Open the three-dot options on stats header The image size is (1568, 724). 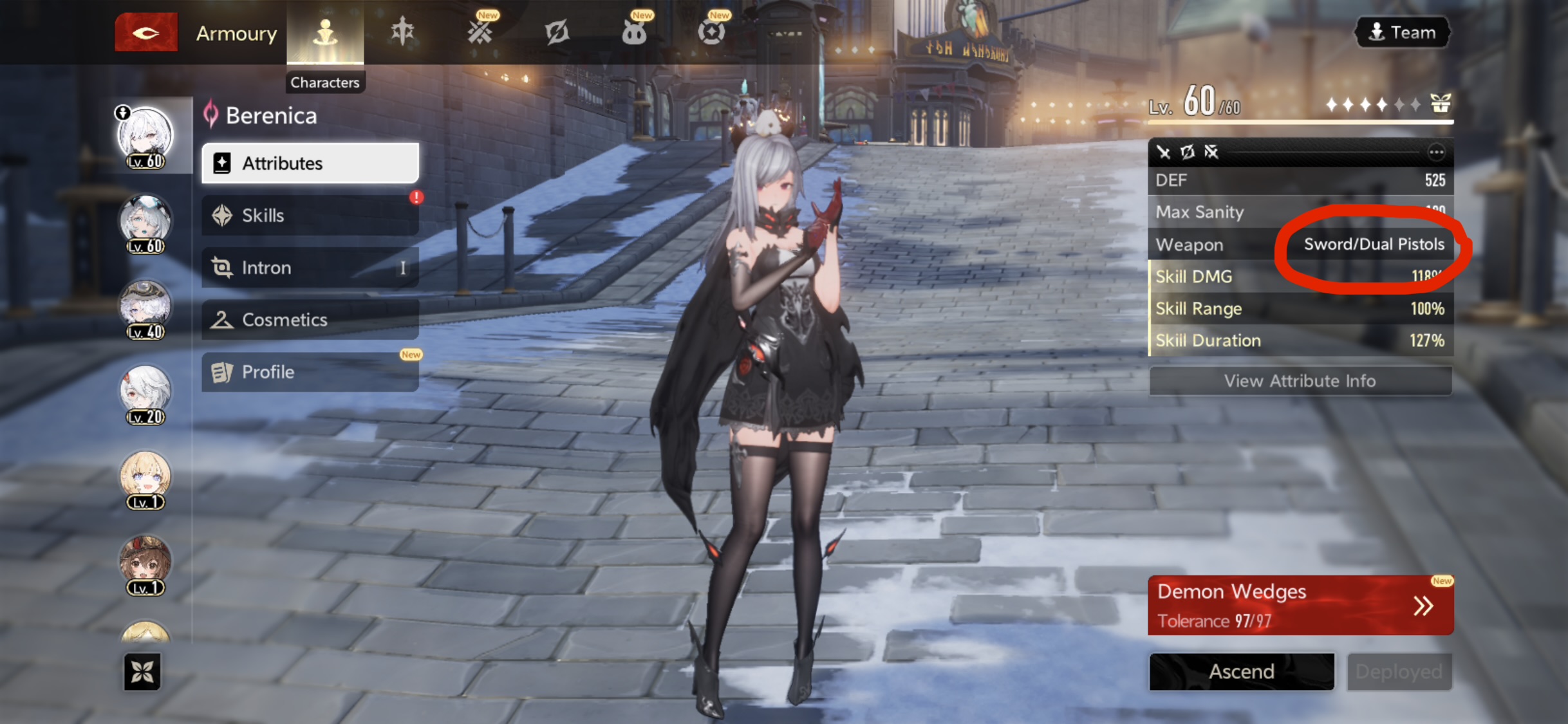coord(1436,153)
